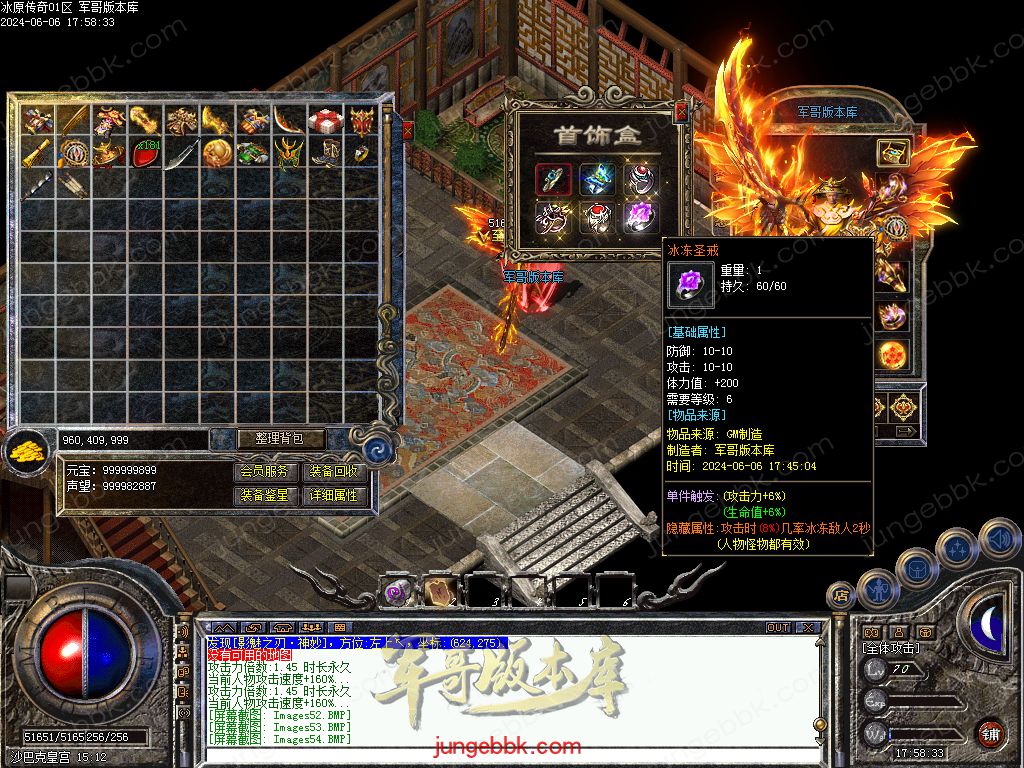This screenshot has width=1024, height=768.
Task: Select the red item stack marked x181
Action: pyautogui.click(x=146, y=154)
